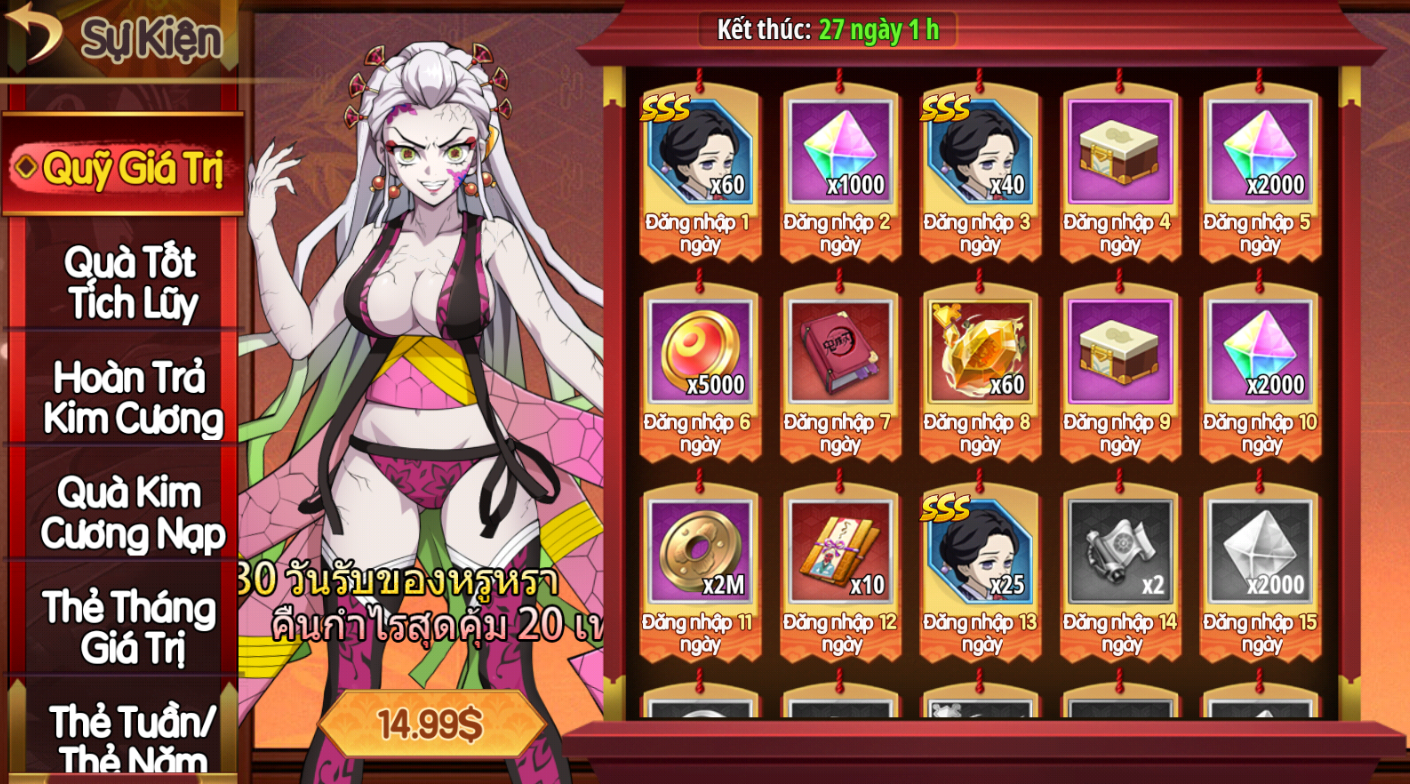Click the x5000 red coin reward
This screenshot has height=784, width=1410.
coord(699,352)
